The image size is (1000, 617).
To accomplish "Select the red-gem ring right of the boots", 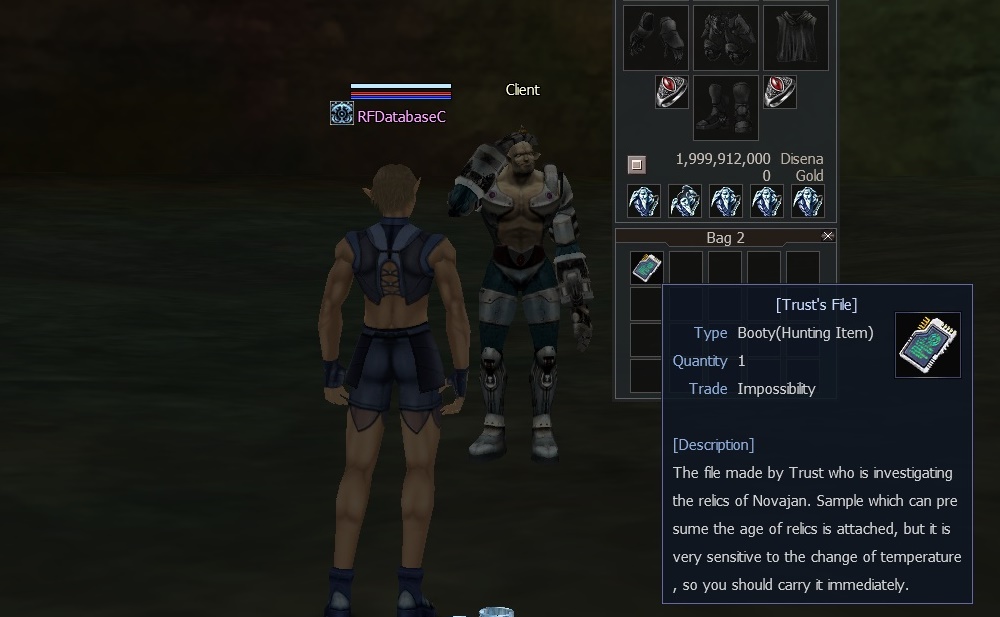I will coord(780,92).
